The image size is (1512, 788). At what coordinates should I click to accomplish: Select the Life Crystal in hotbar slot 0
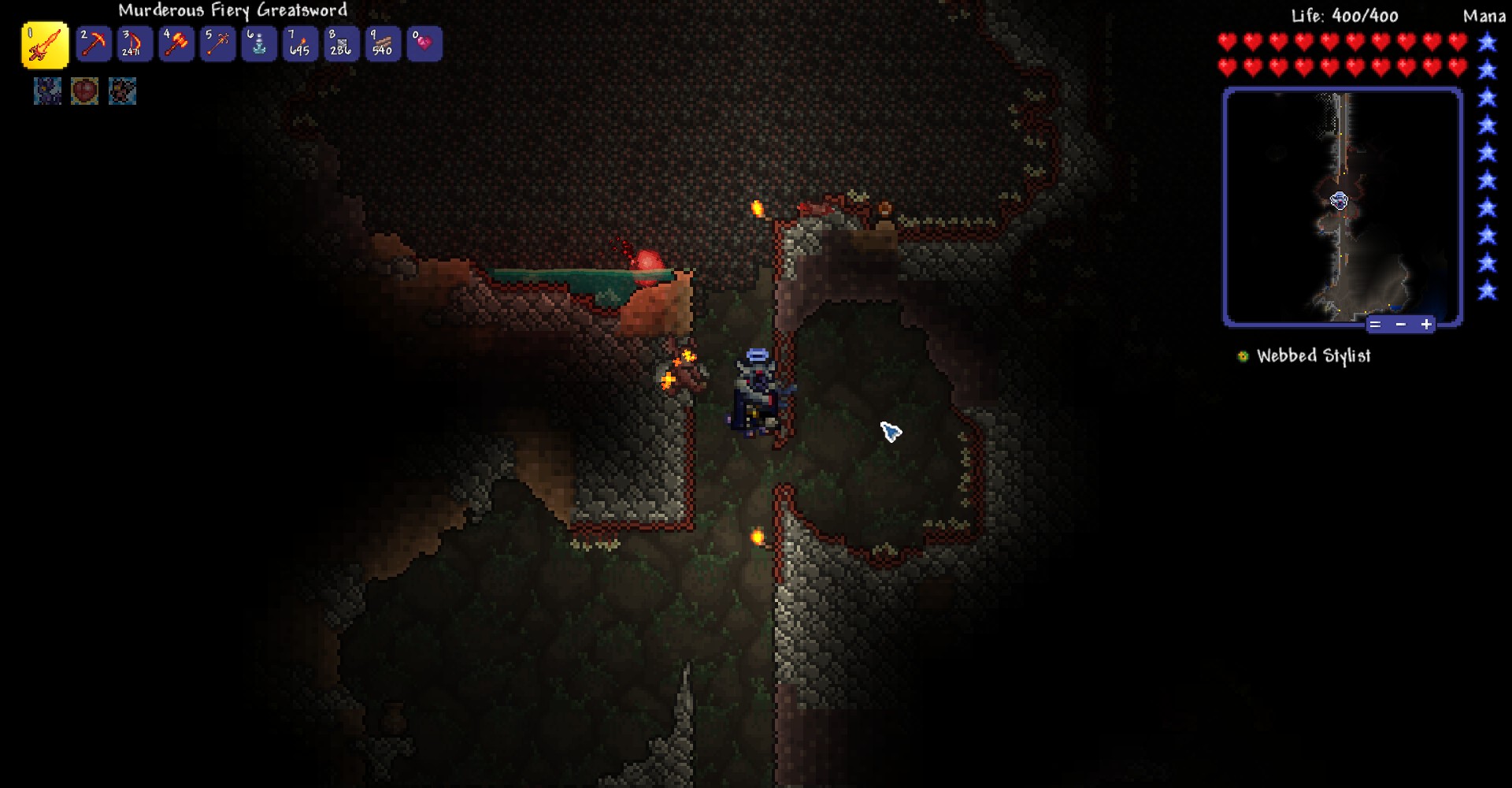[424, 43]
